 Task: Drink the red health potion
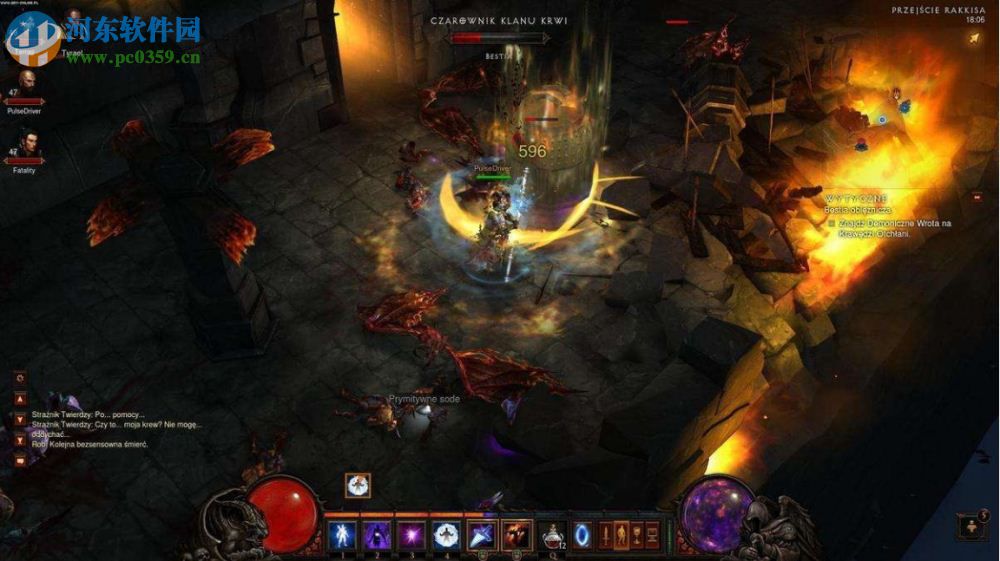pos(552,534)
